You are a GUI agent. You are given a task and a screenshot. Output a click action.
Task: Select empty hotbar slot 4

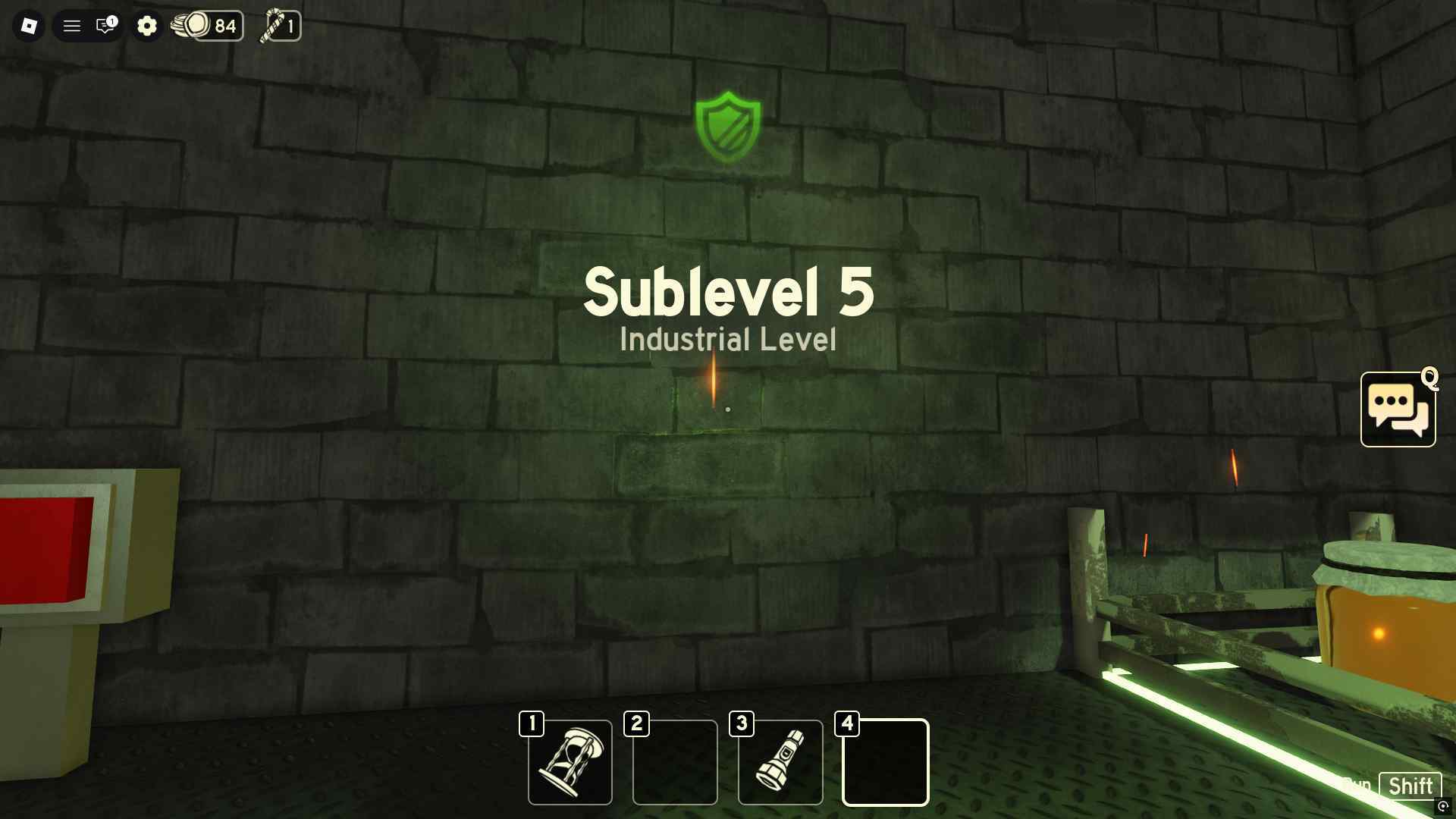(x=884, y=761)
